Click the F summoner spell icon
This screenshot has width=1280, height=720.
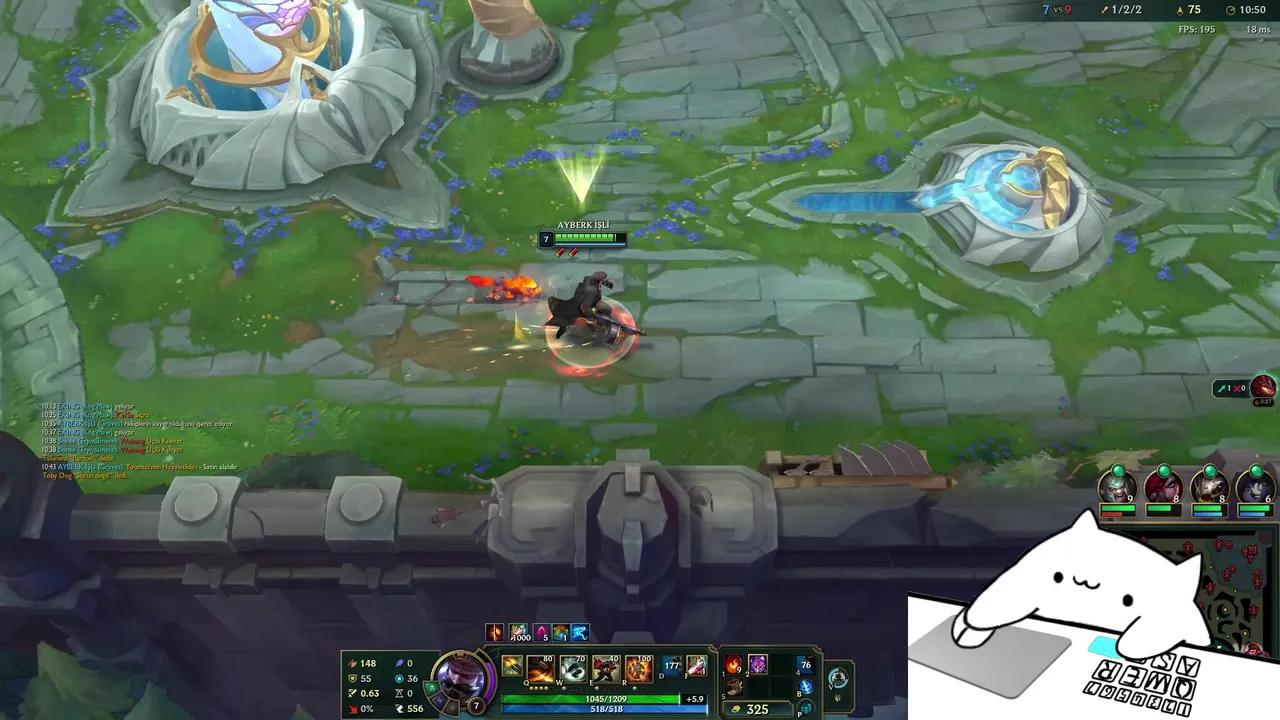point(694,663)
